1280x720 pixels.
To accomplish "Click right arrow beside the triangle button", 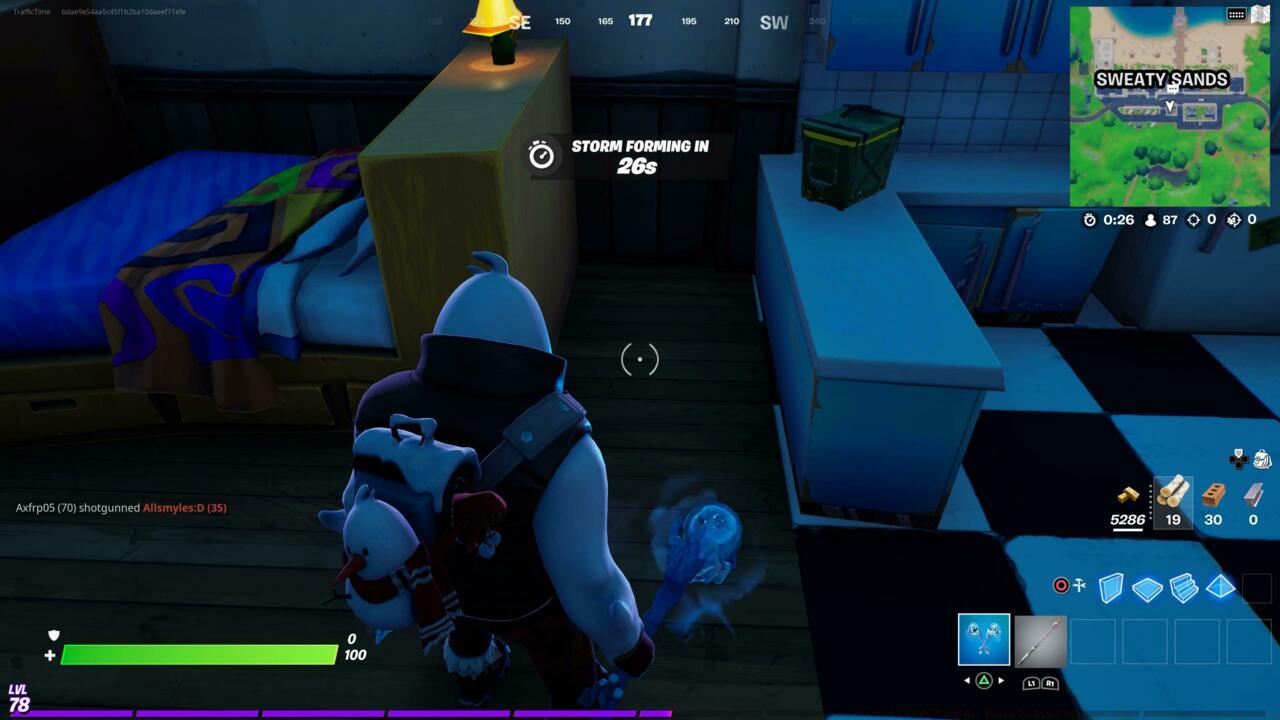I will coord(1001,680).
